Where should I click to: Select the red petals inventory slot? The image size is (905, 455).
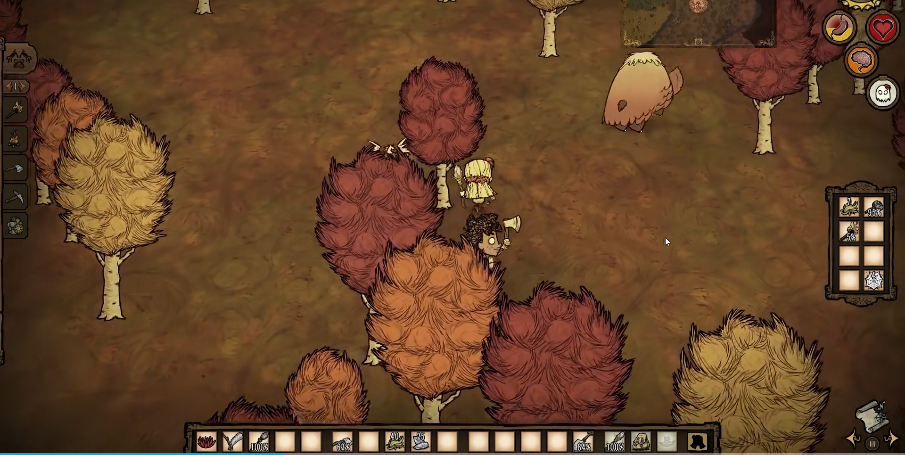pos(207,441)
